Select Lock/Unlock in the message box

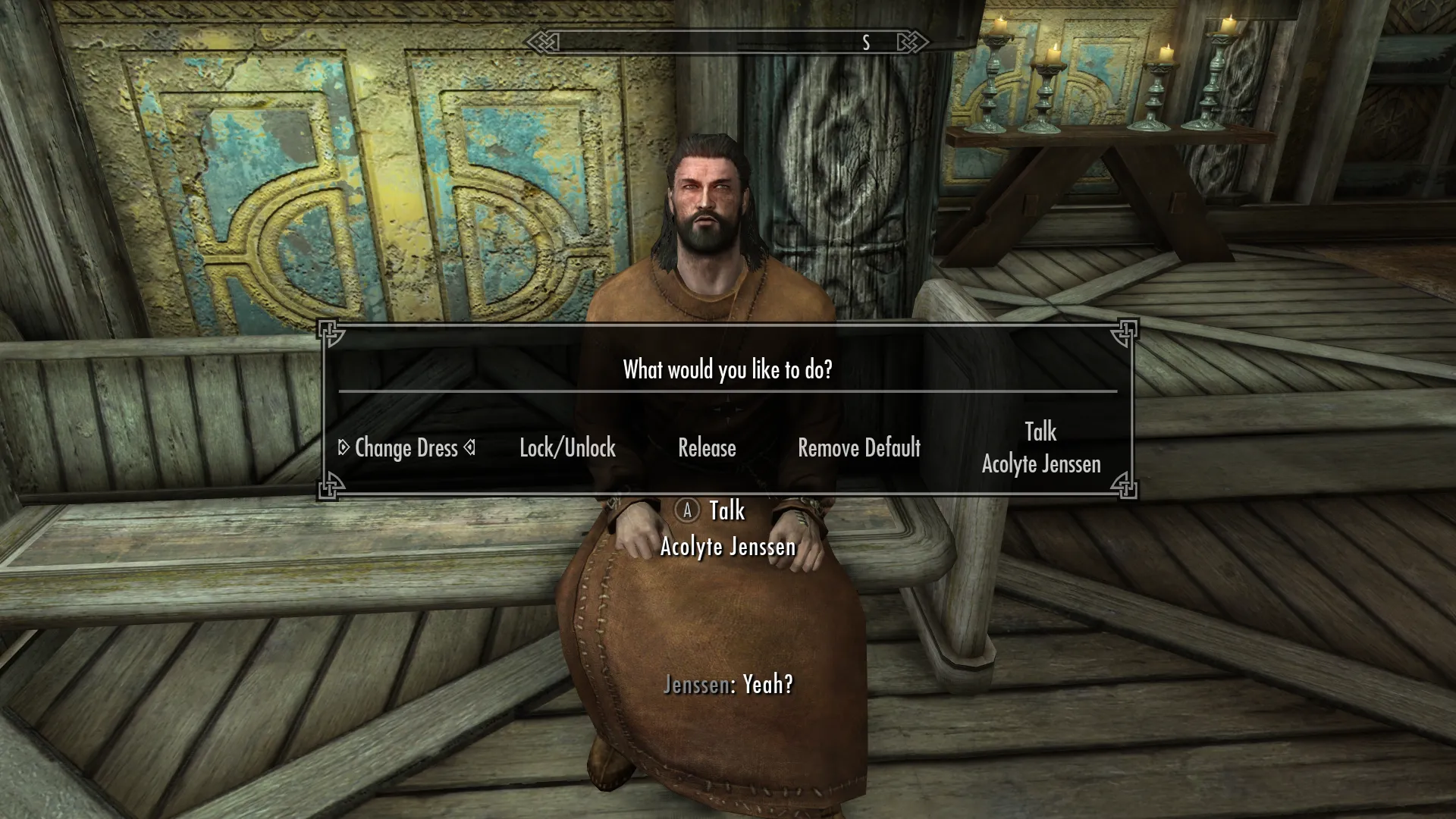point(567,448)
